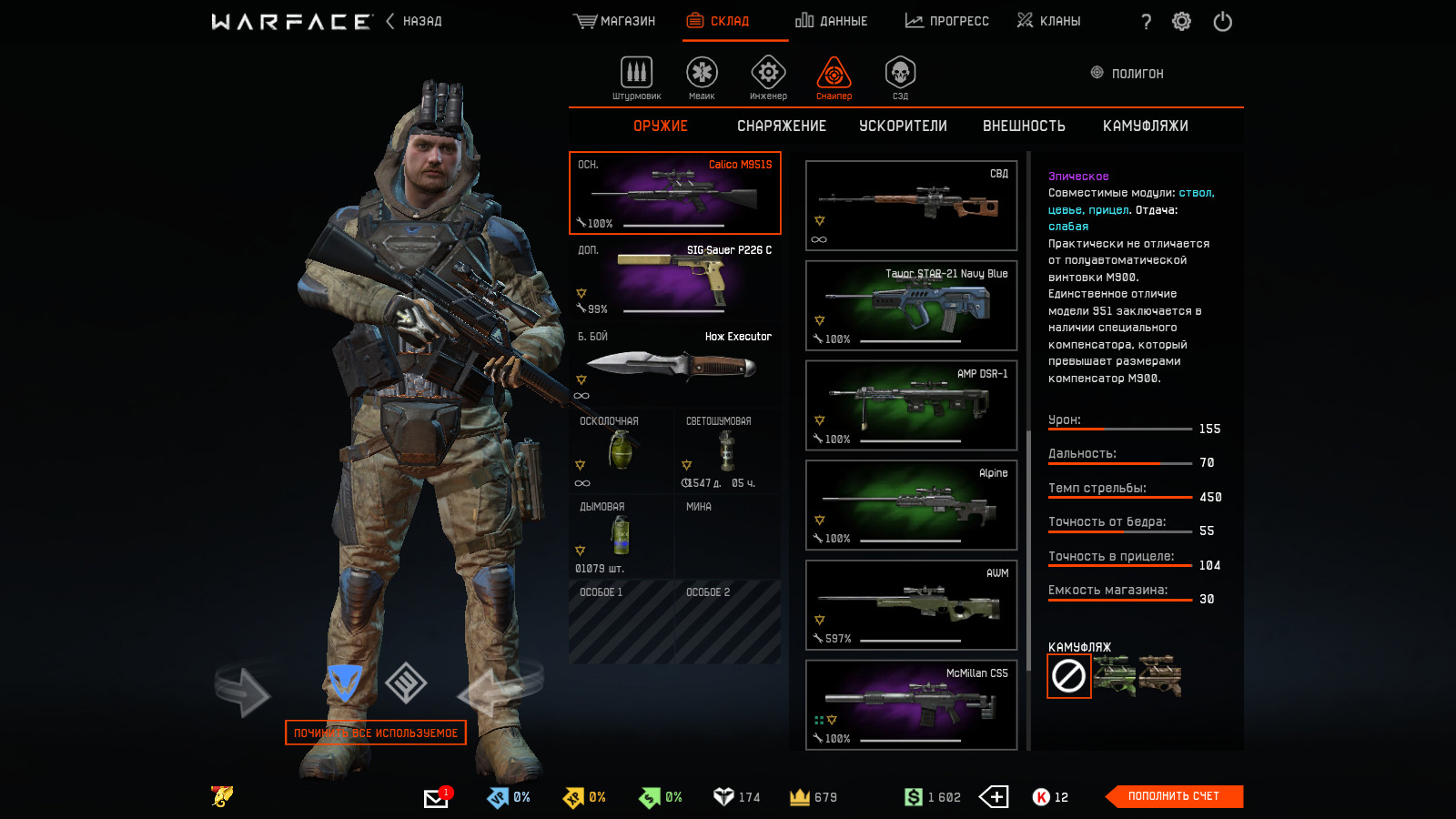This screenshot has height=819, width=1456.
Task: Open the mail envelope with notification
Action: [436, 798]
